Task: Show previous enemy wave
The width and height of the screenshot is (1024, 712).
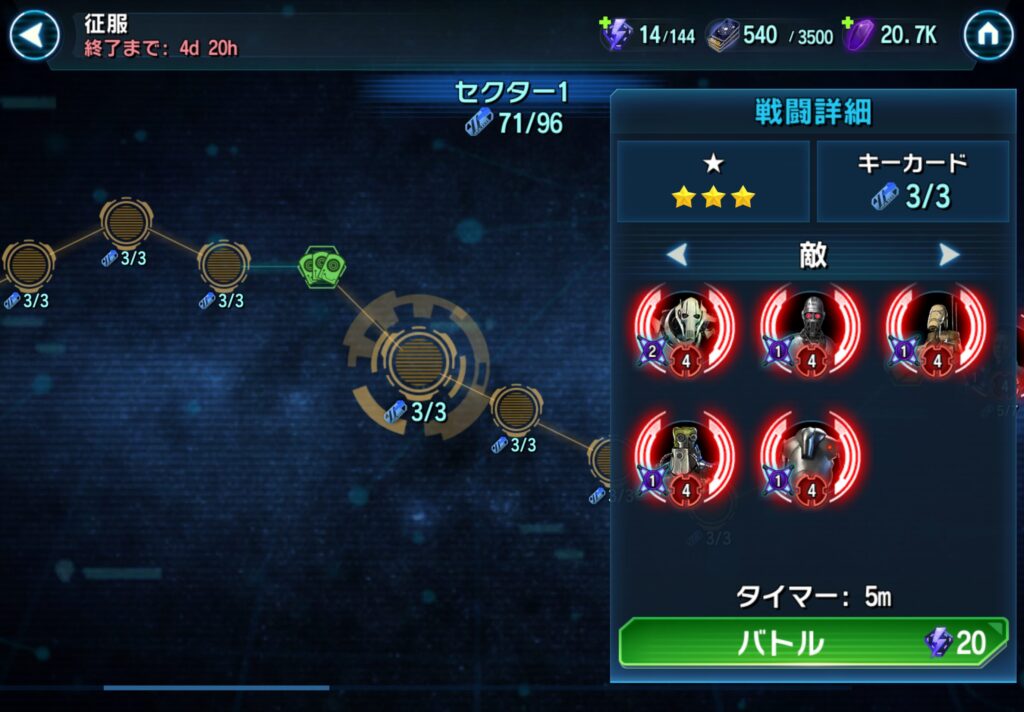Action: [677, 255]
